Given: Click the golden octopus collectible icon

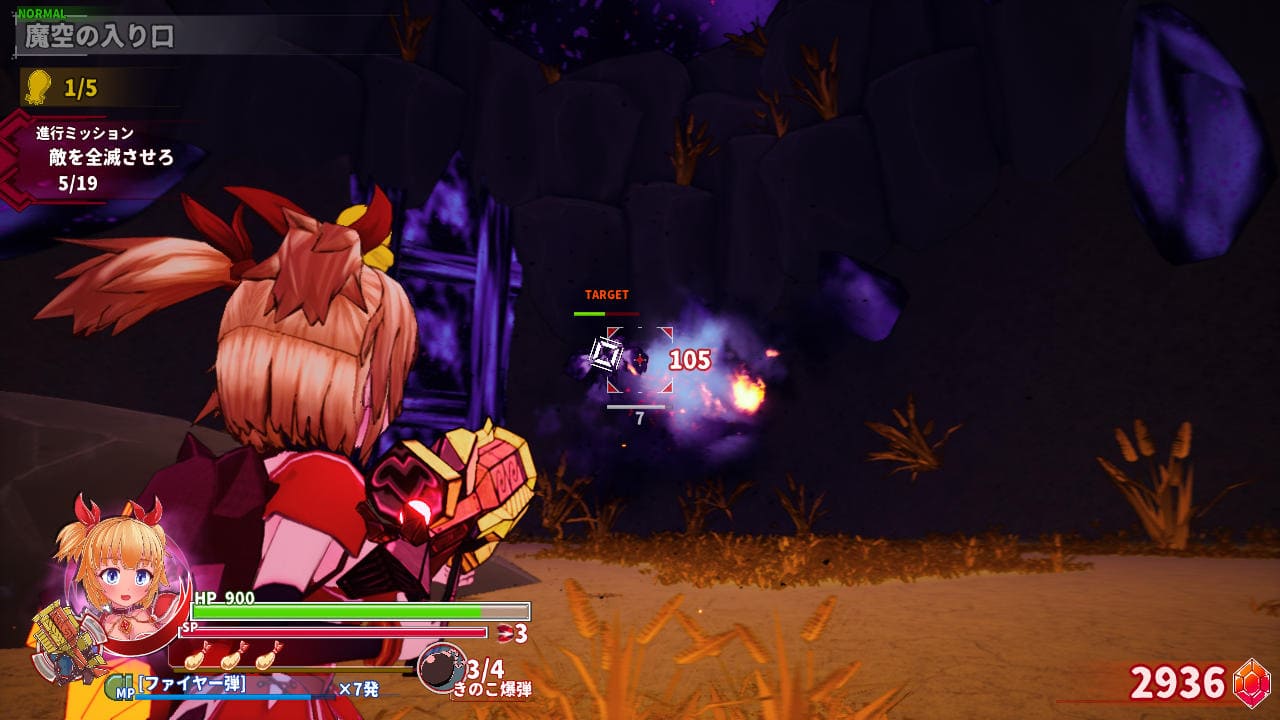Looking at the screenshot, I should (38, 87).
